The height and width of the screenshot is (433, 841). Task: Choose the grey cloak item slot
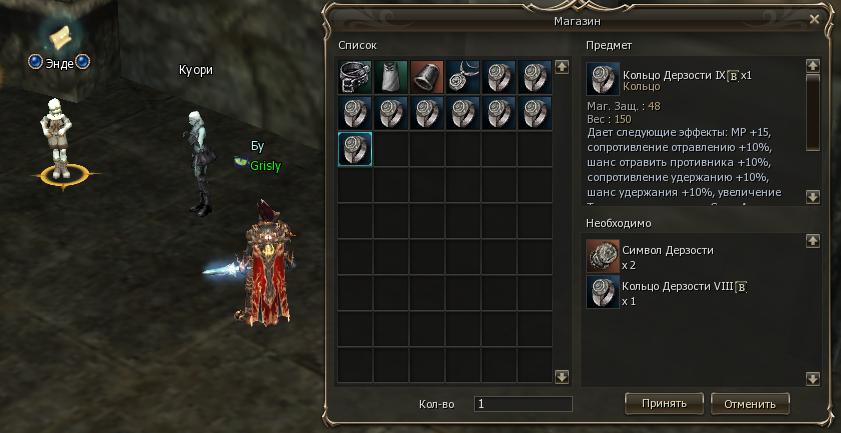391,77
